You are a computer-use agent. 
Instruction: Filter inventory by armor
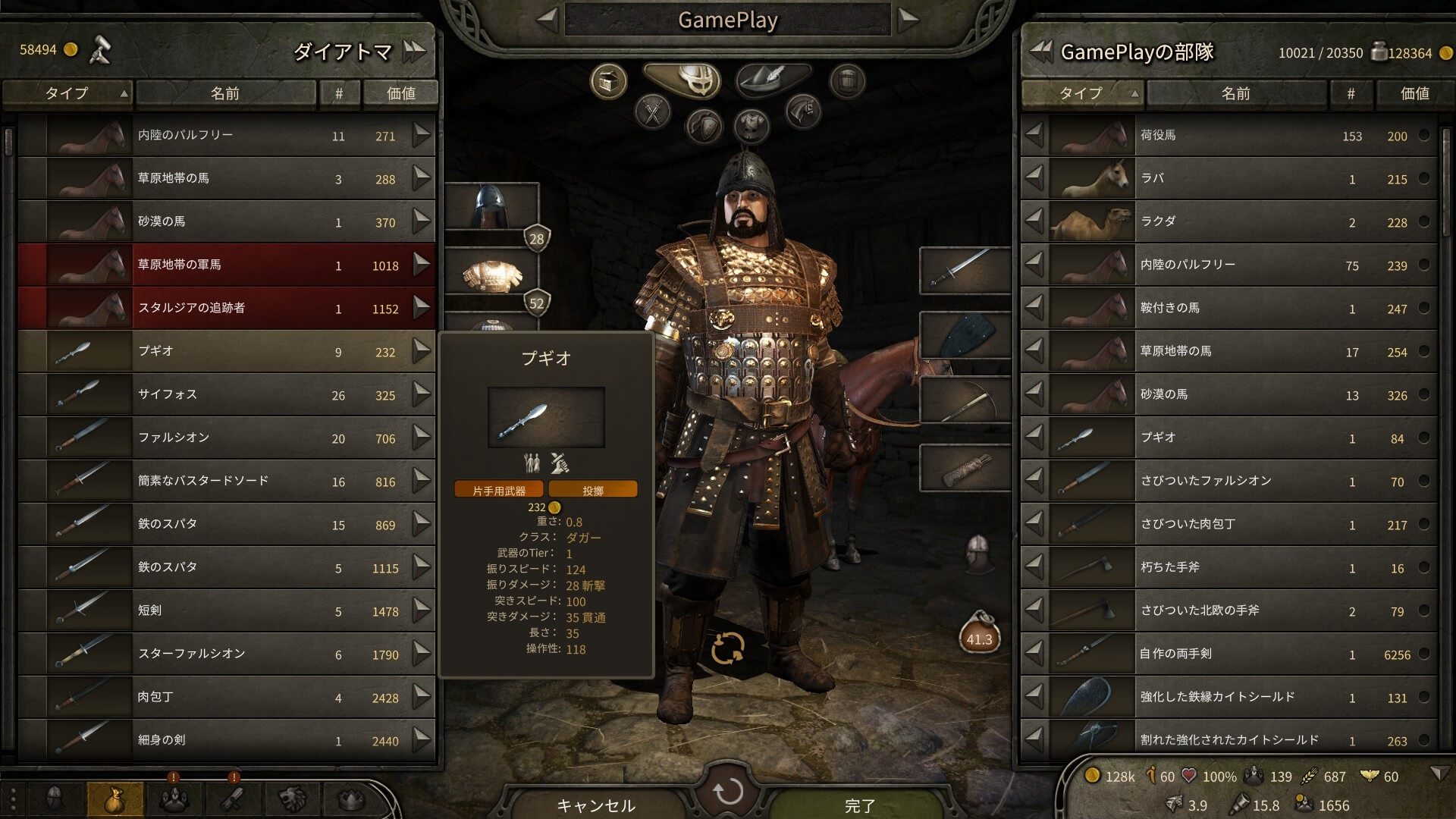[x=751, y=126]
